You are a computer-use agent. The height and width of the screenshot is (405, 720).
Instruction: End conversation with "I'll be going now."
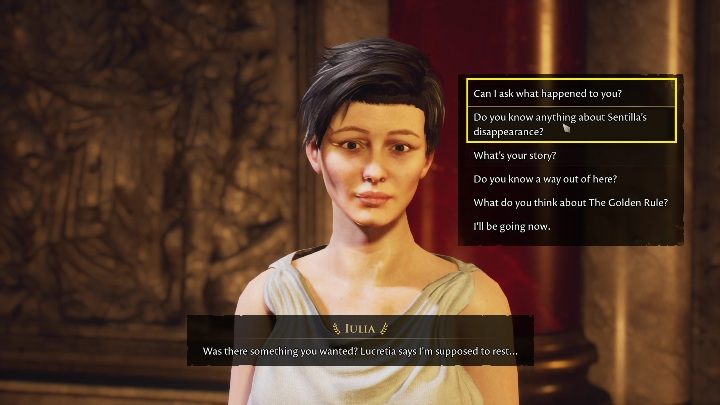[512, 227]
